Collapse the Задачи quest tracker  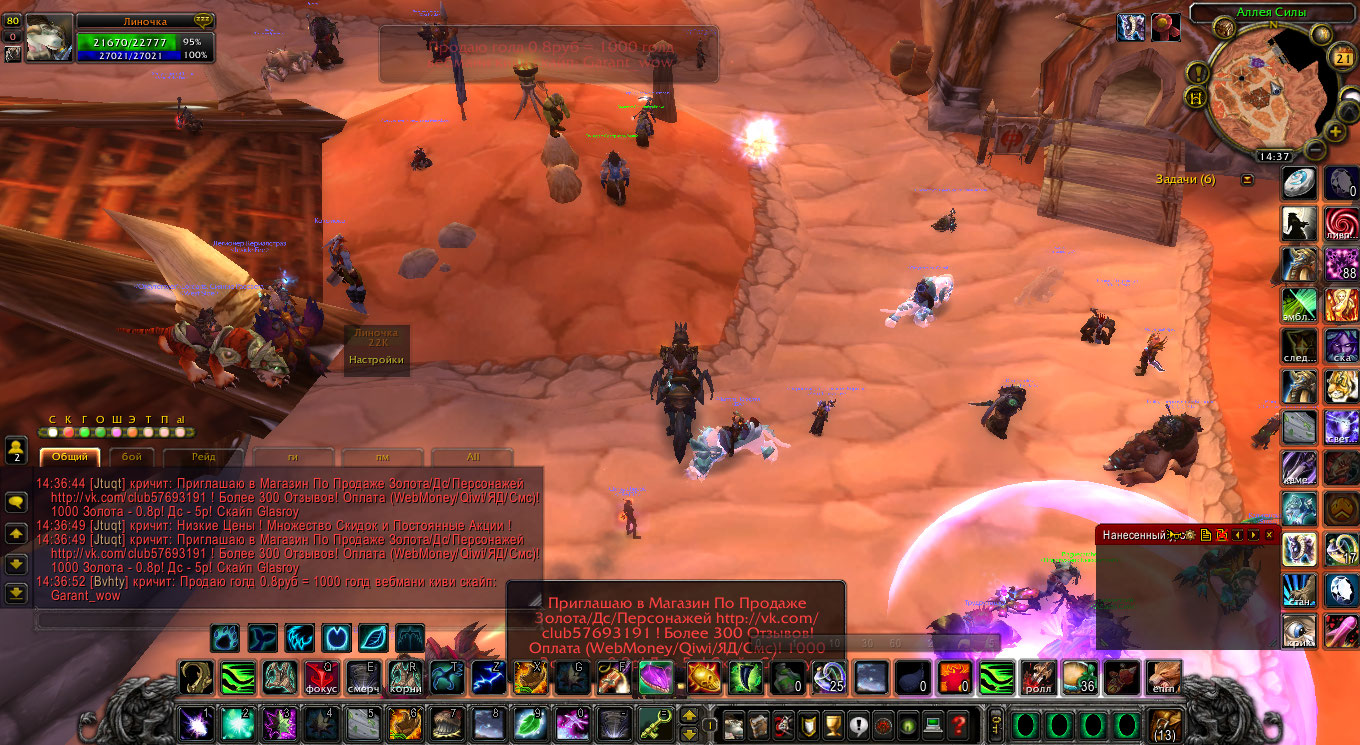click(1247, 180)
